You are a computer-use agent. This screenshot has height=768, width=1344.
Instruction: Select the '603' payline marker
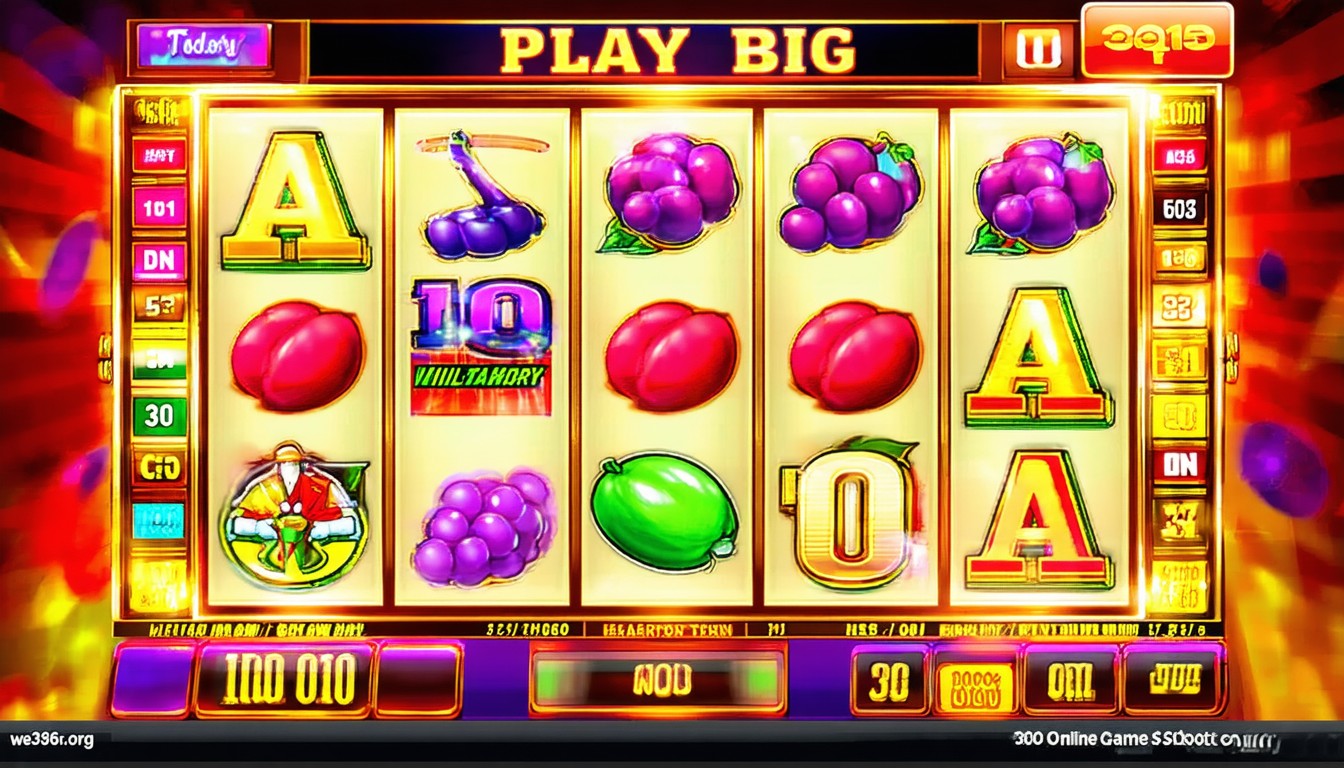1180,209
